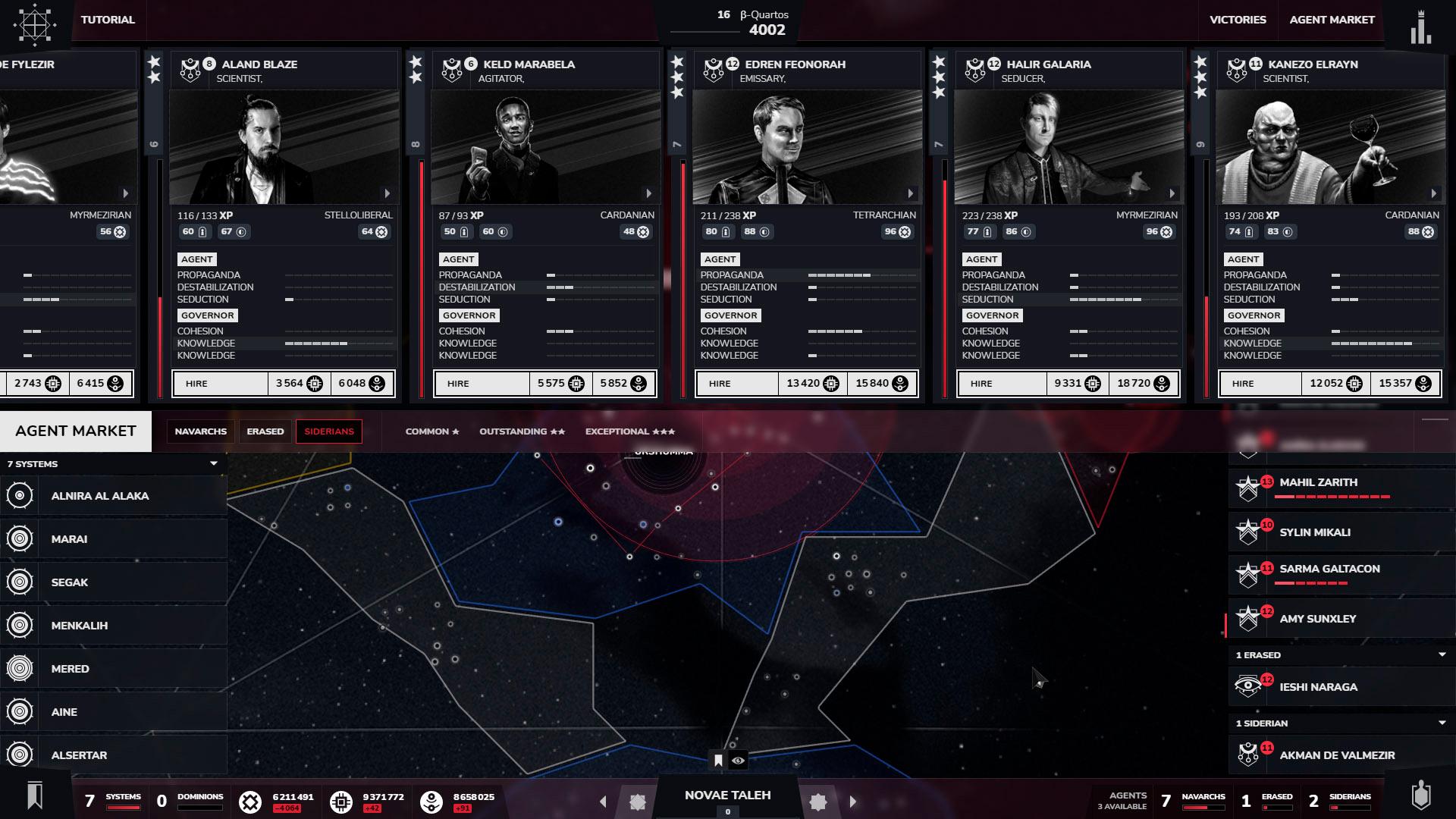The height and width of the screenshot is (819, 1456).
Task: Select agent Mahil Zarith in list
Action: pos(1319,483)
